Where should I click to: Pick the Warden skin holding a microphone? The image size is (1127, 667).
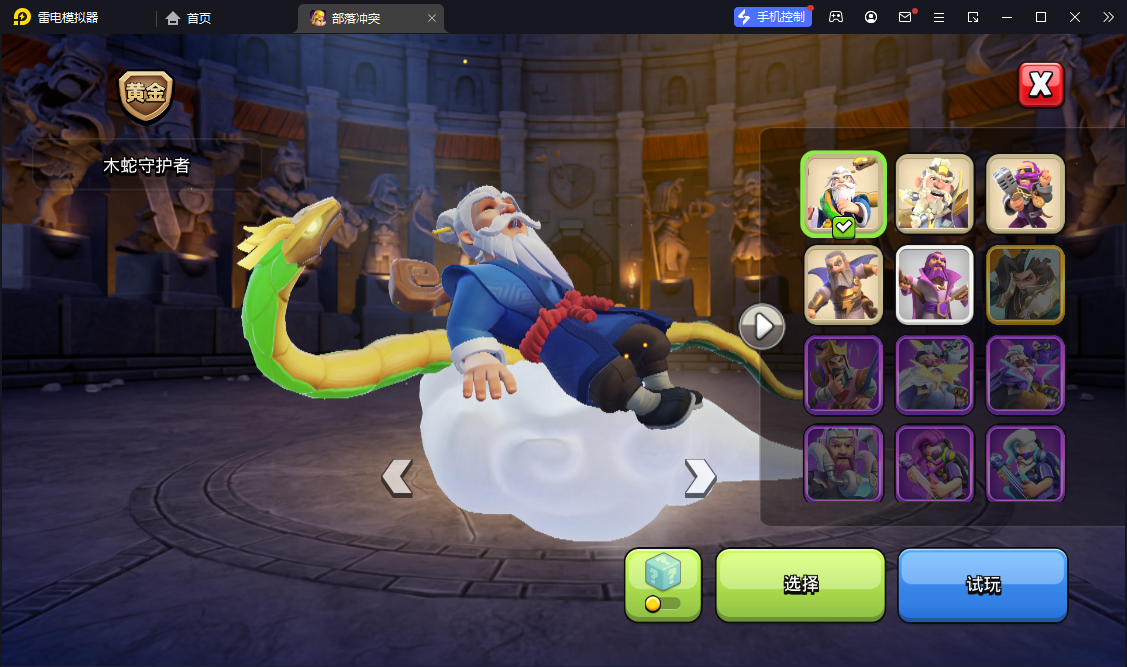(x=1025, y=194)
